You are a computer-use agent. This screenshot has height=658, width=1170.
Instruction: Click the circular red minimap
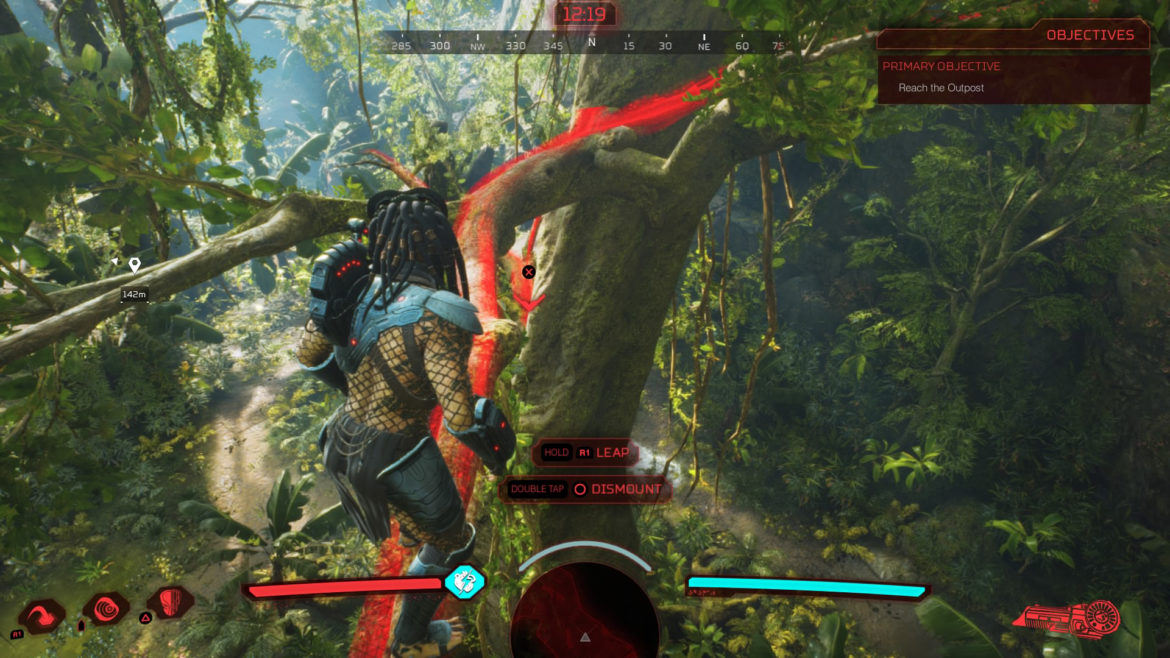click(x=585, y=612)
